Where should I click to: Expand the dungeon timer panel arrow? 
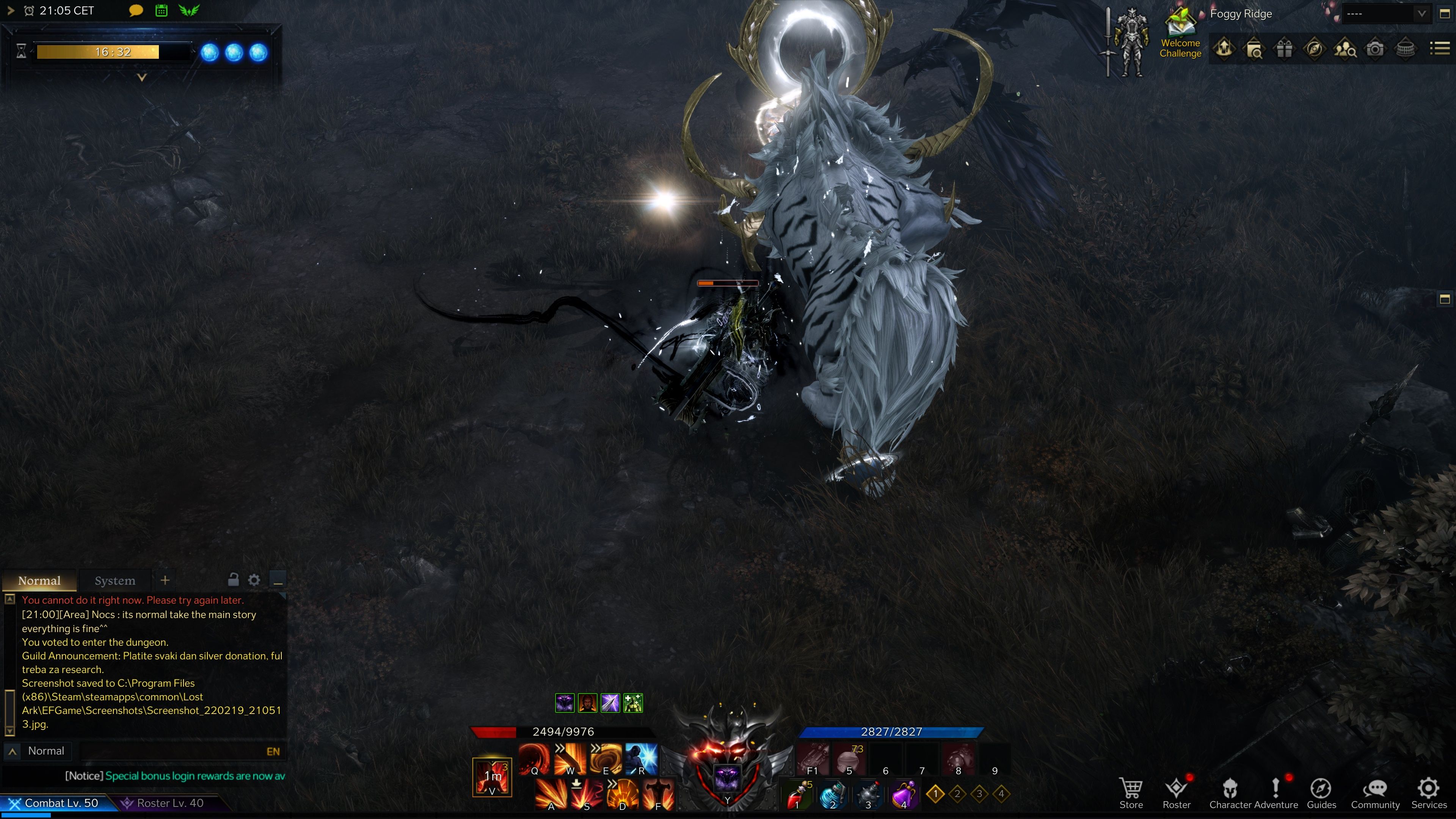coord(142,77)
